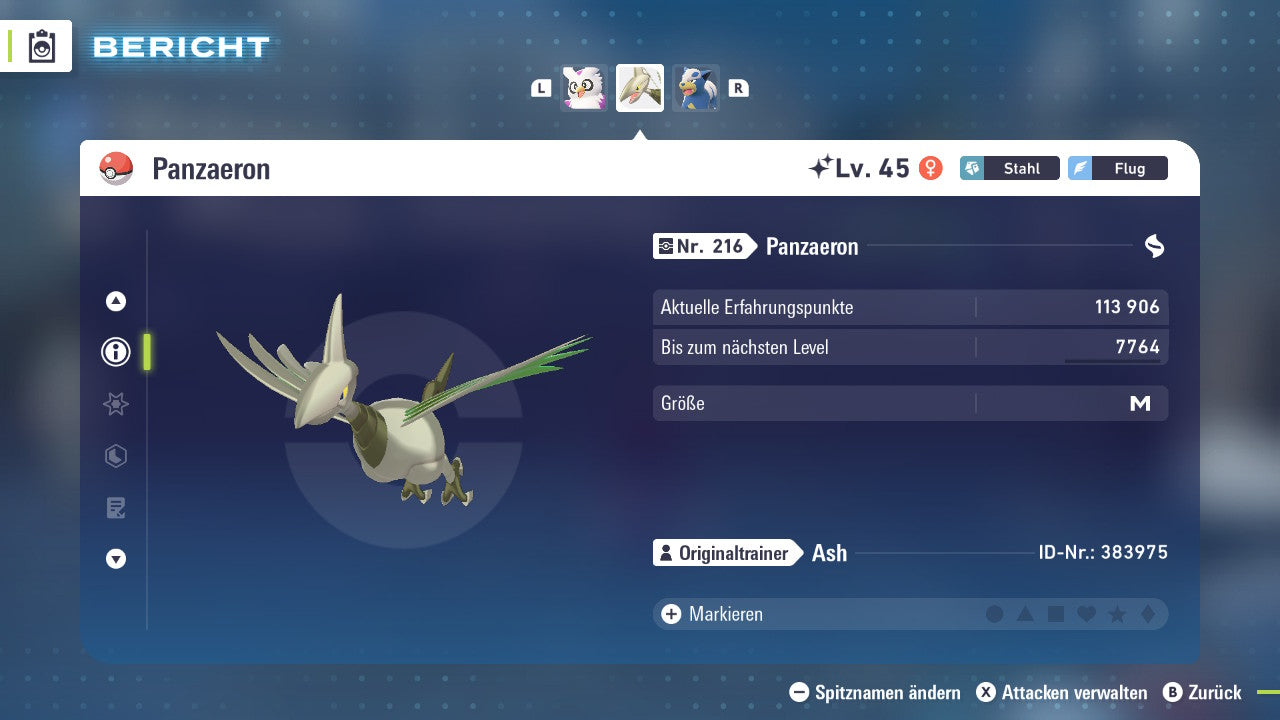This screenshot has height=720, width=1280.
Task: Open Attacken verwalten
Action: (x=1063, y=692)
